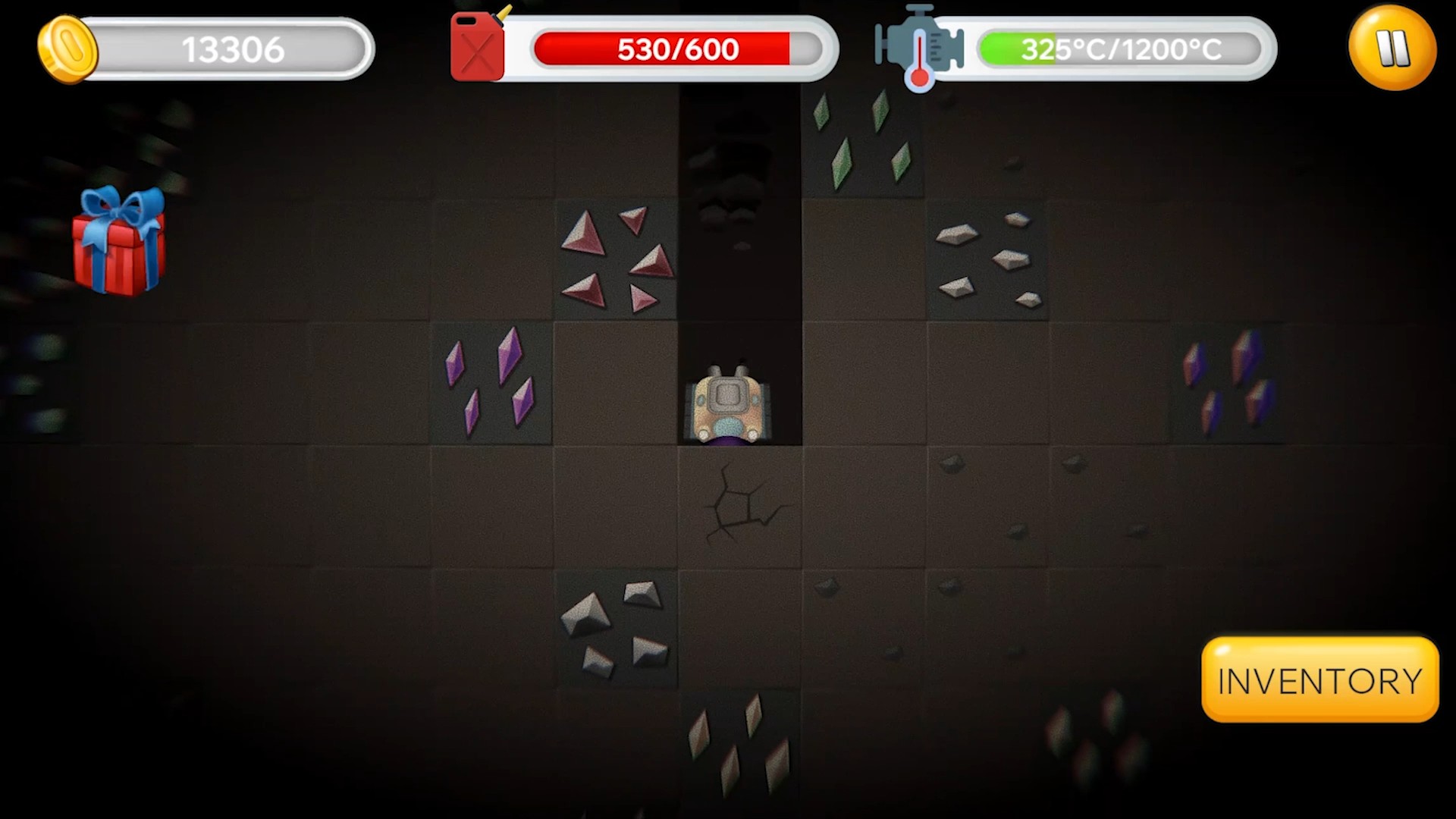1456x819 pixels.
Task: Open the INVENTORY menu
Action: coord(1319,679)
